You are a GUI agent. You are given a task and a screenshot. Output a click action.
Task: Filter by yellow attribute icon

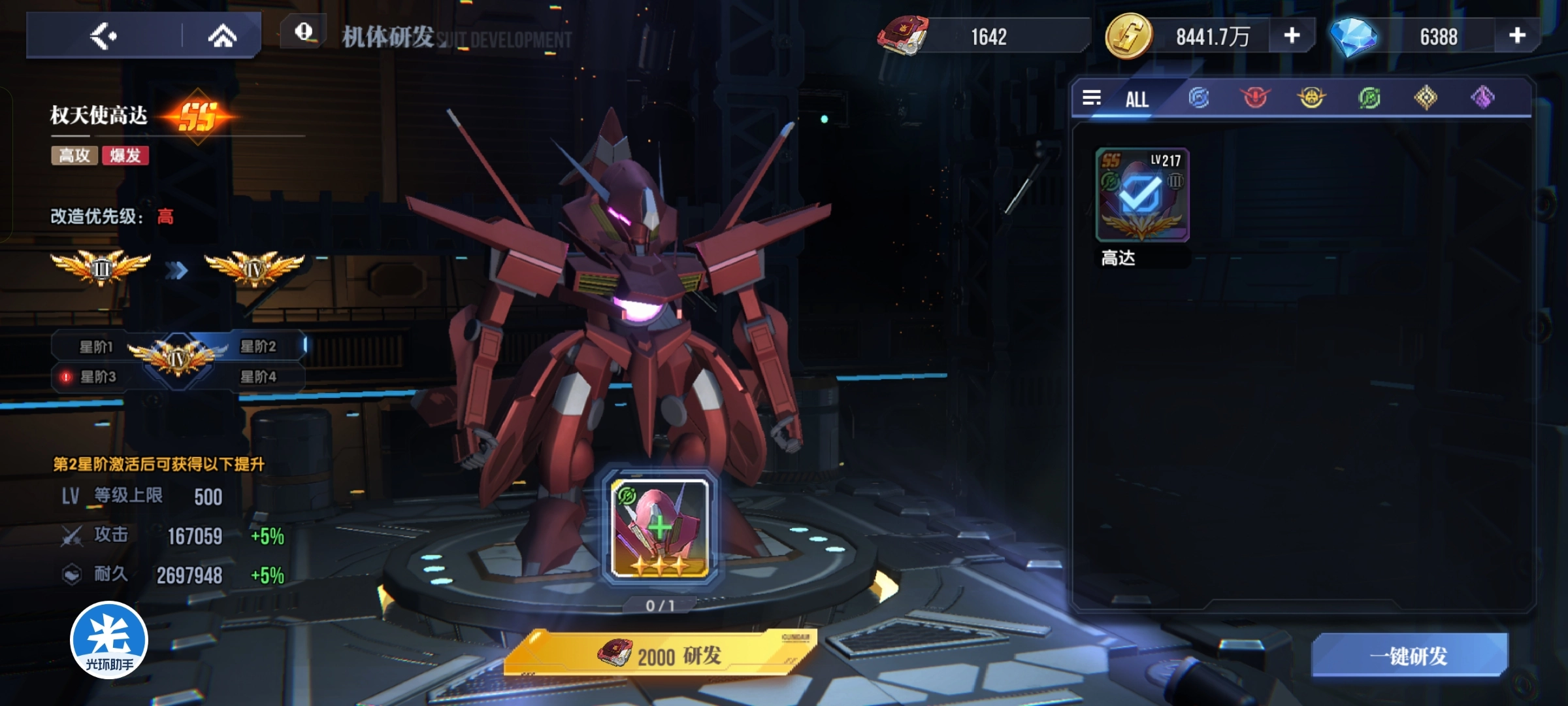point(1311,98)
